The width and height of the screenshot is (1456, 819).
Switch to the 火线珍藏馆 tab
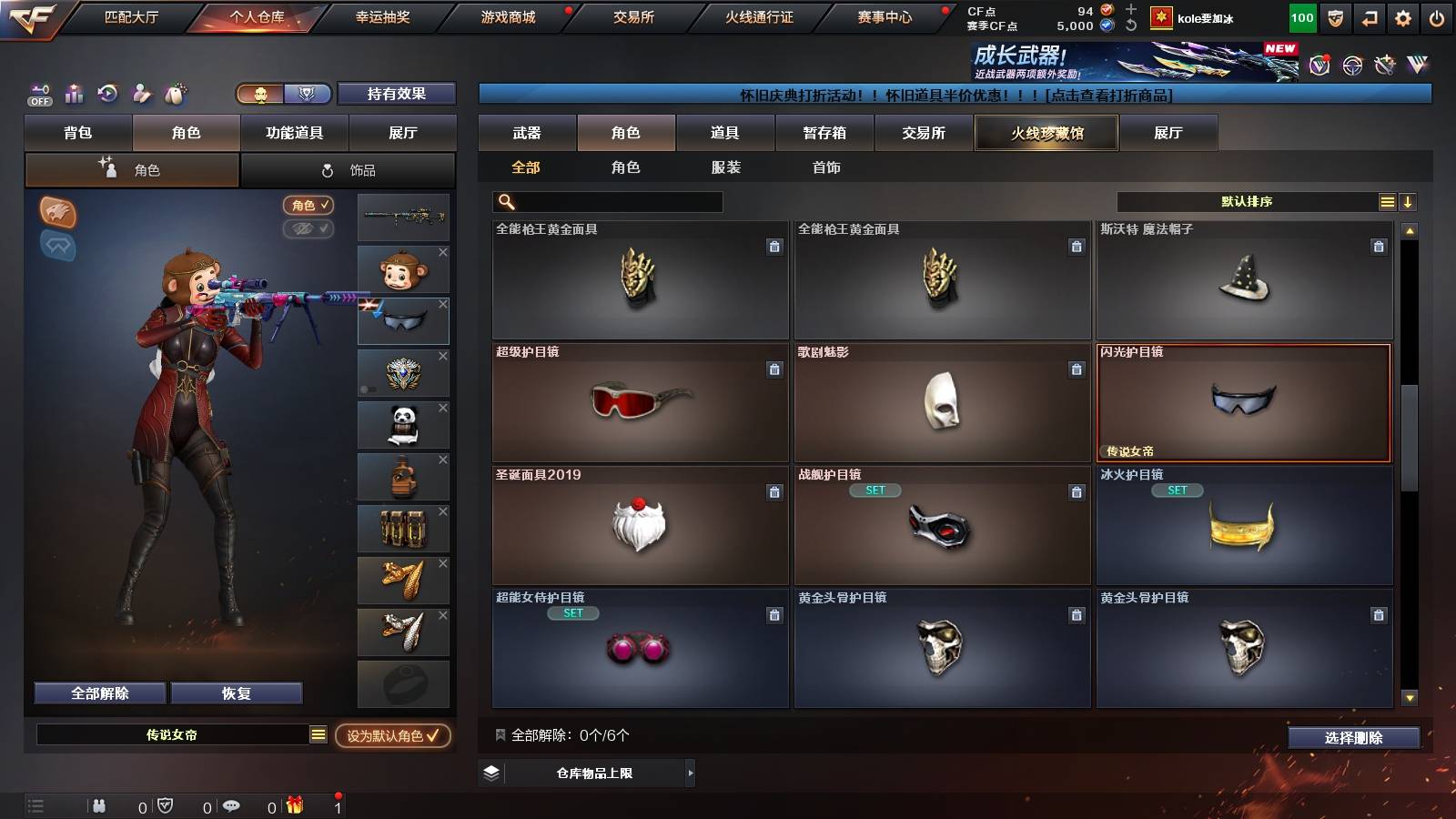(1046, 133)
